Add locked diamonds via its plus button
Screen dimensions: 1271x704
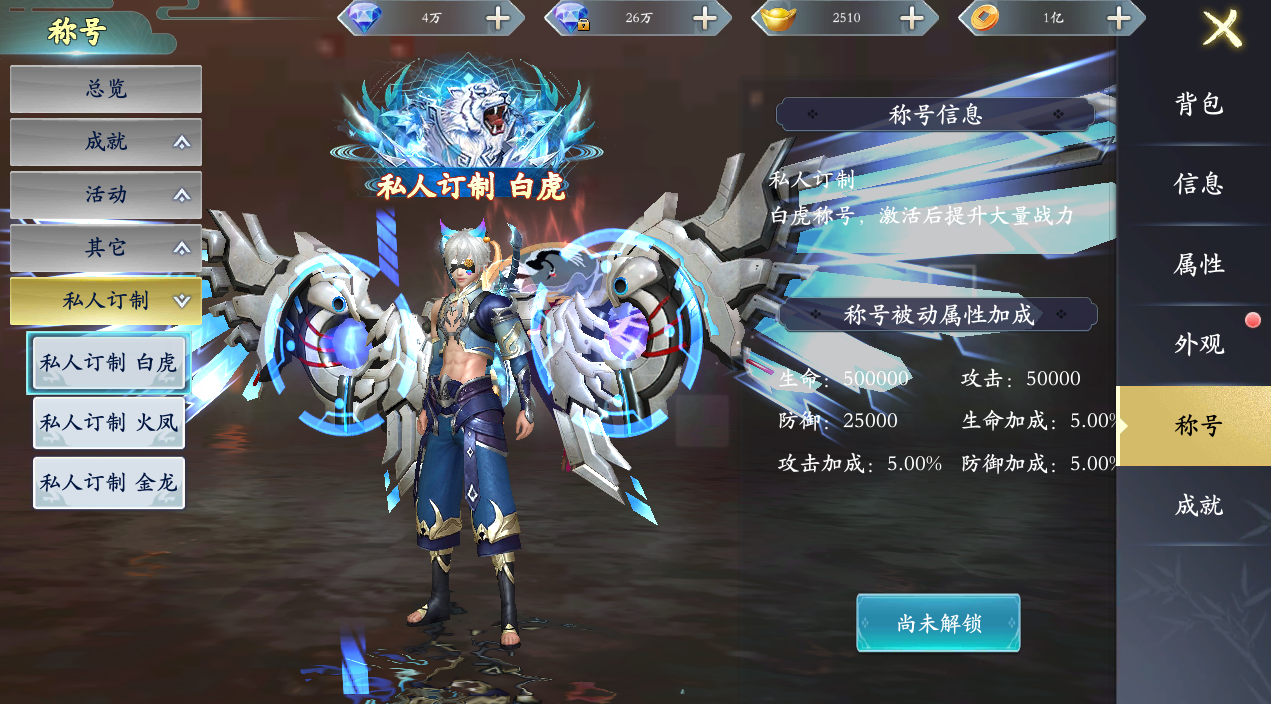tap(705, 18)
